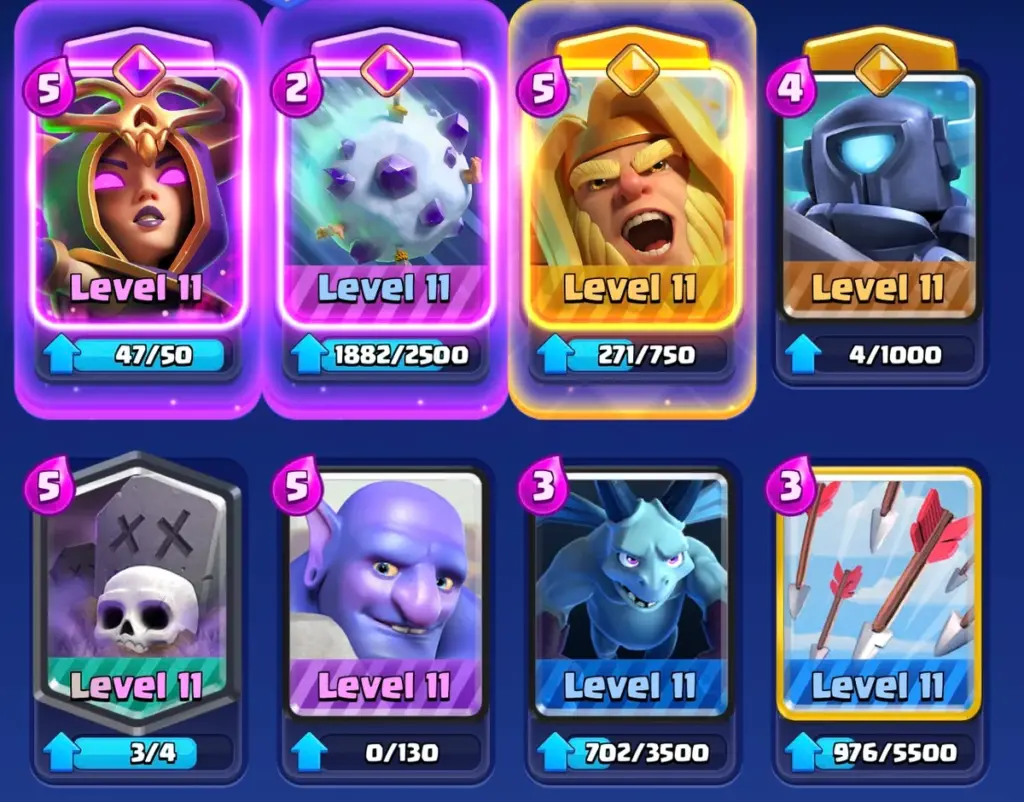Click the 702/3500 upgrade progress bar
This screenshot has width=1024, height=802.
(632, 752)
